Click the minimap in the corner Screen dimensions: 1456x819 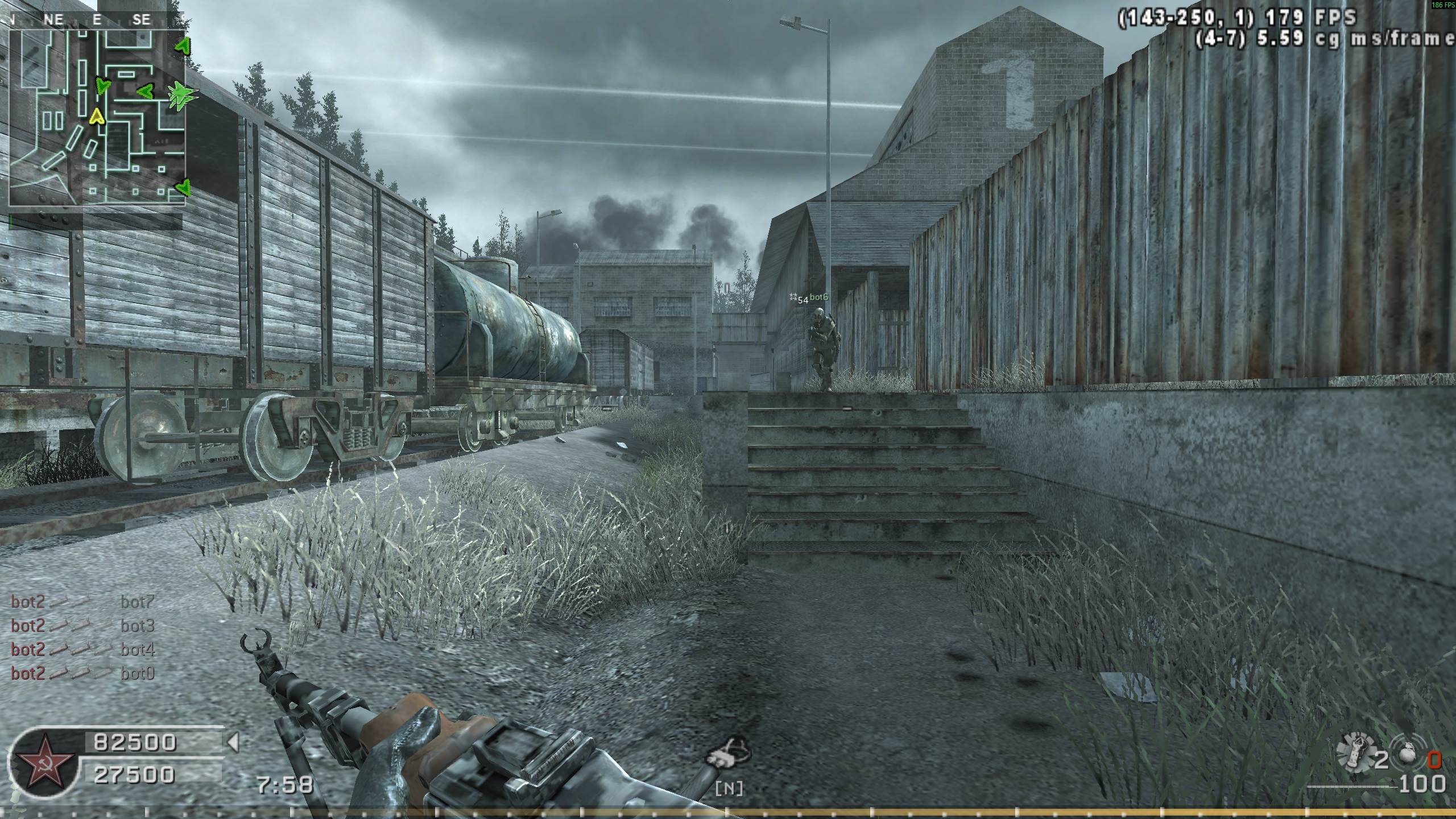[x=97, y=118]
